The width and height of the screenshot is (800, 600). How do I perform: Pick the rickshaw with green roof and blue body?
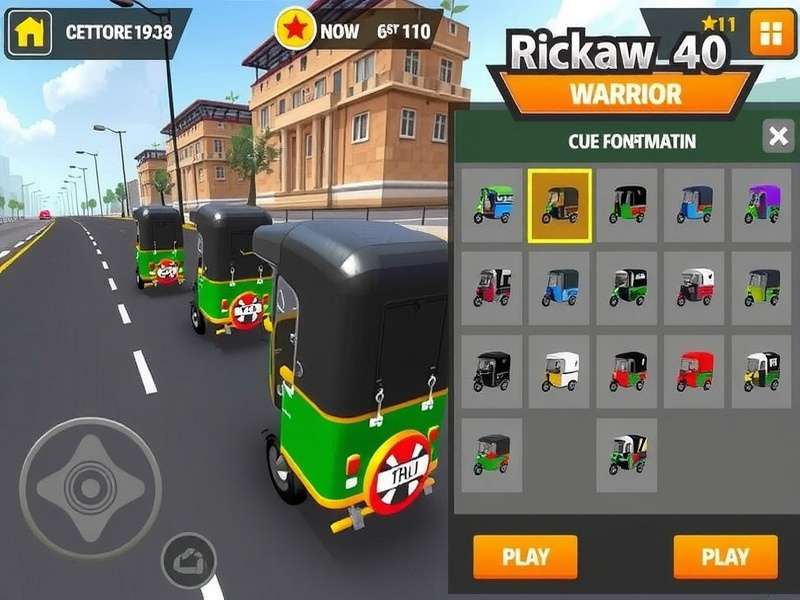[493, 205]
